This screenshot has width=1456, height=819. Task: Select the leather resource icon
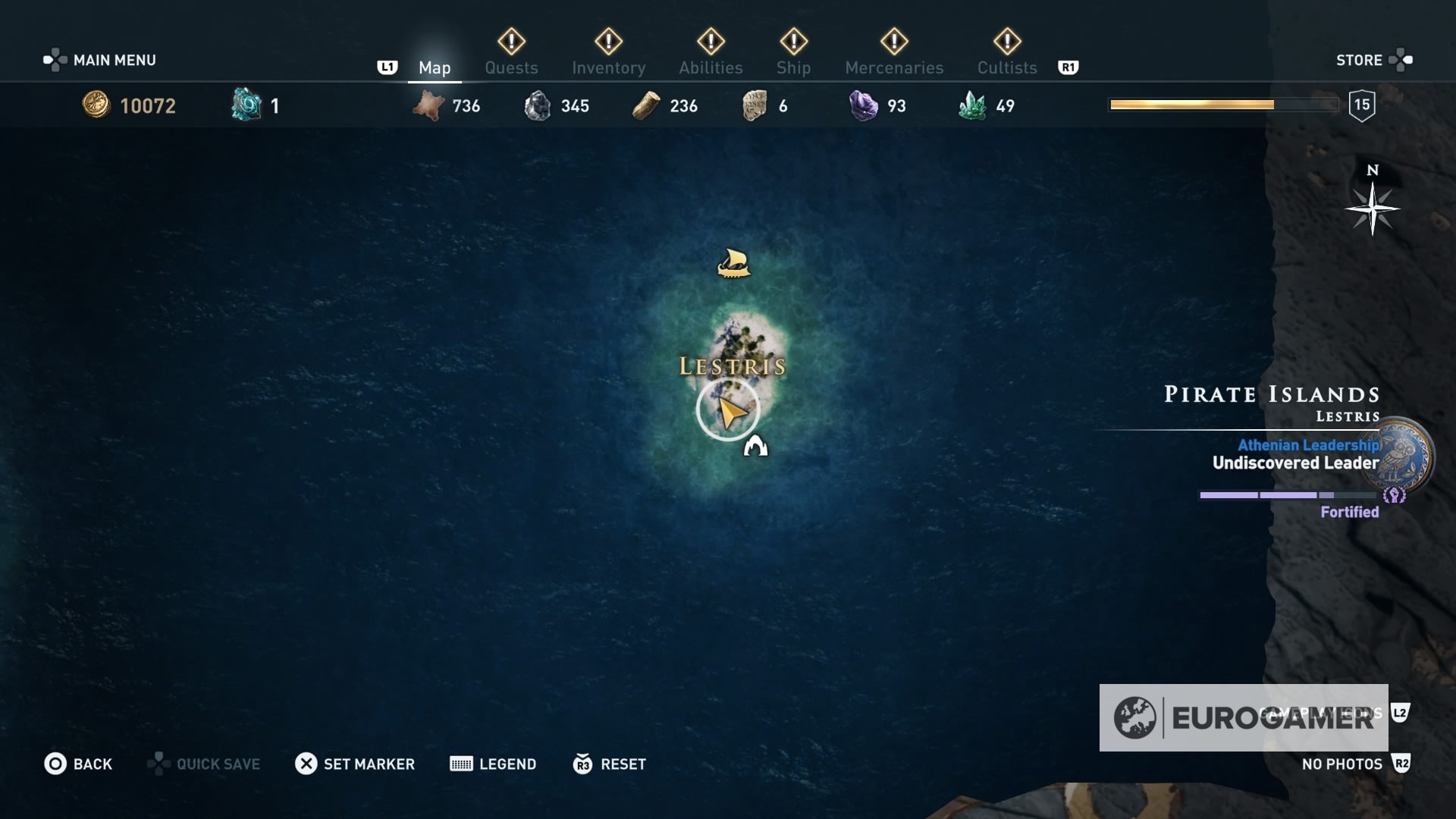(430, 105)
